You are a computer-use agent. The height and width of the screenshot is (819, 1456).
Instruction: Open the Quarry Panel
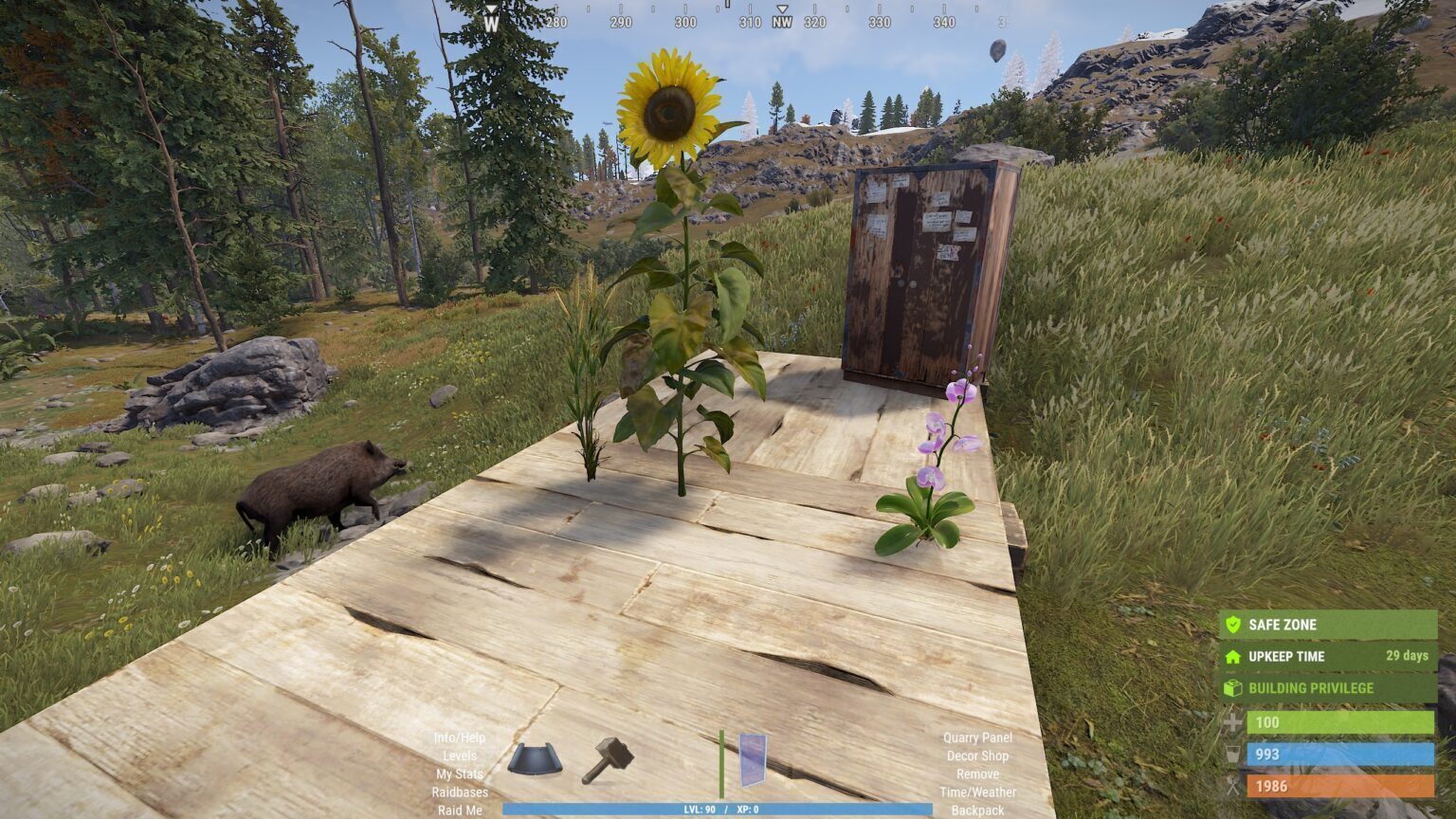(x=977, y=737)
